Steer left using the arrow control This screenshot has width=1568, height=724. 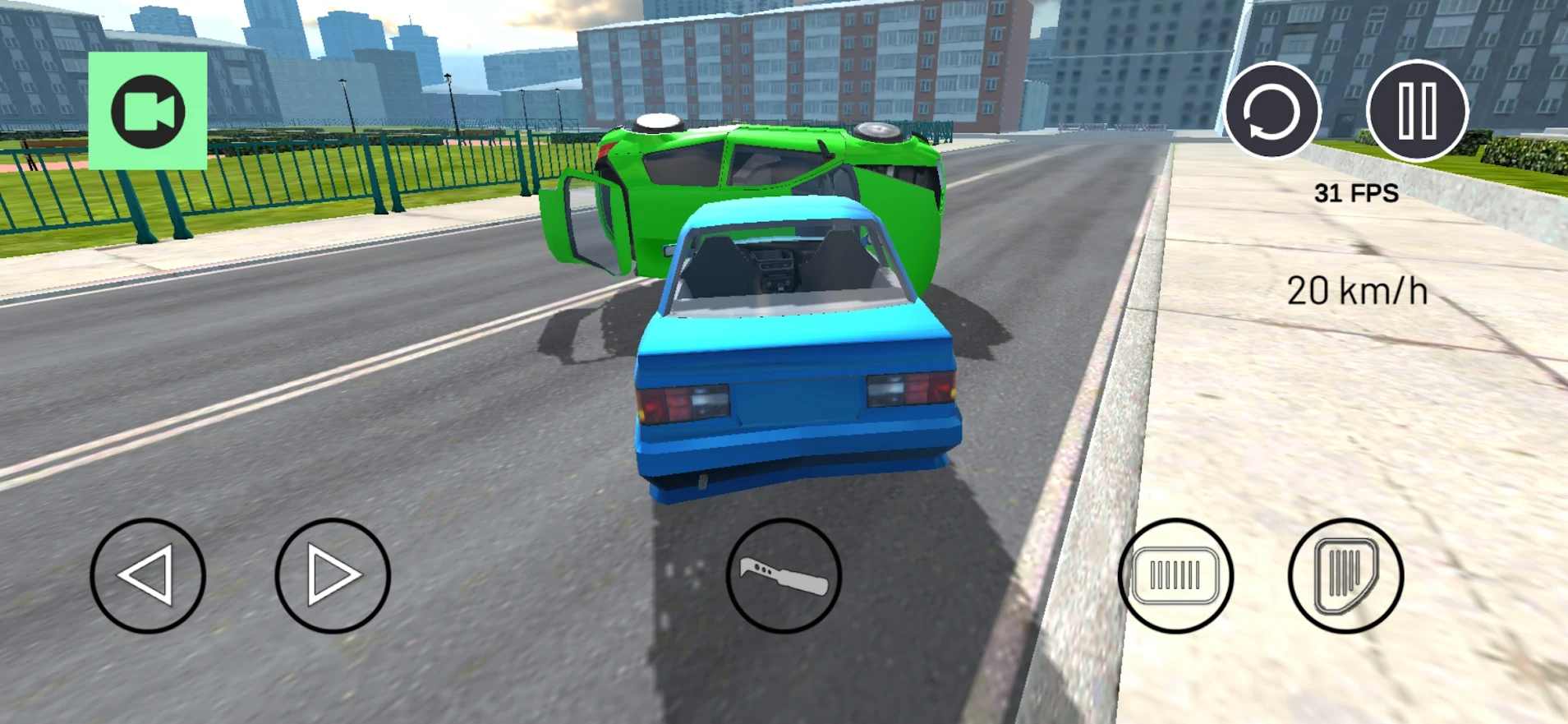pyautogui.click(x=149, y=577)
